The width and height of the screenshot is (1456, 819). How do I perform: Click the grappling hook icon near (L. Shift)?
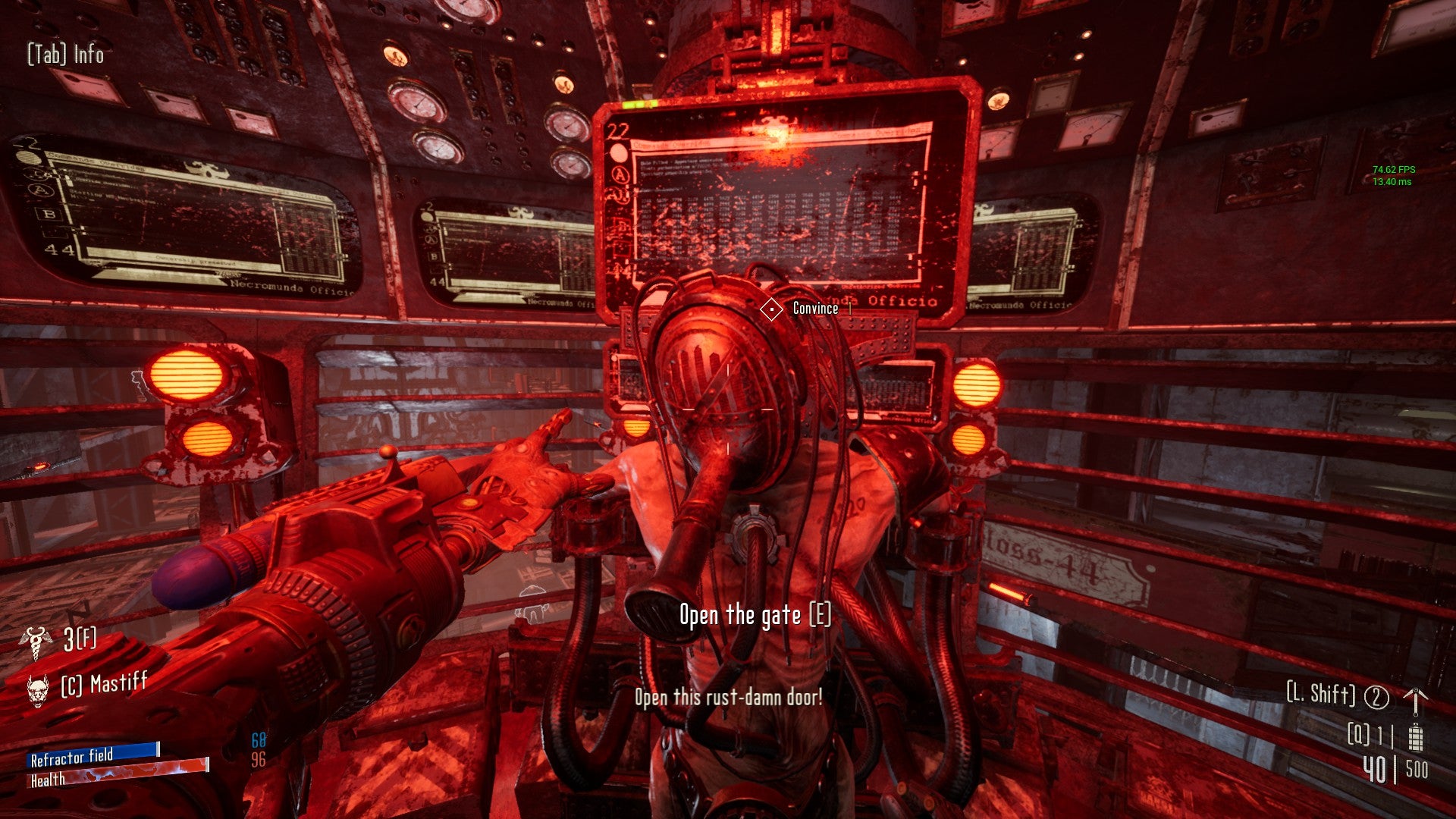[1415, 702]
